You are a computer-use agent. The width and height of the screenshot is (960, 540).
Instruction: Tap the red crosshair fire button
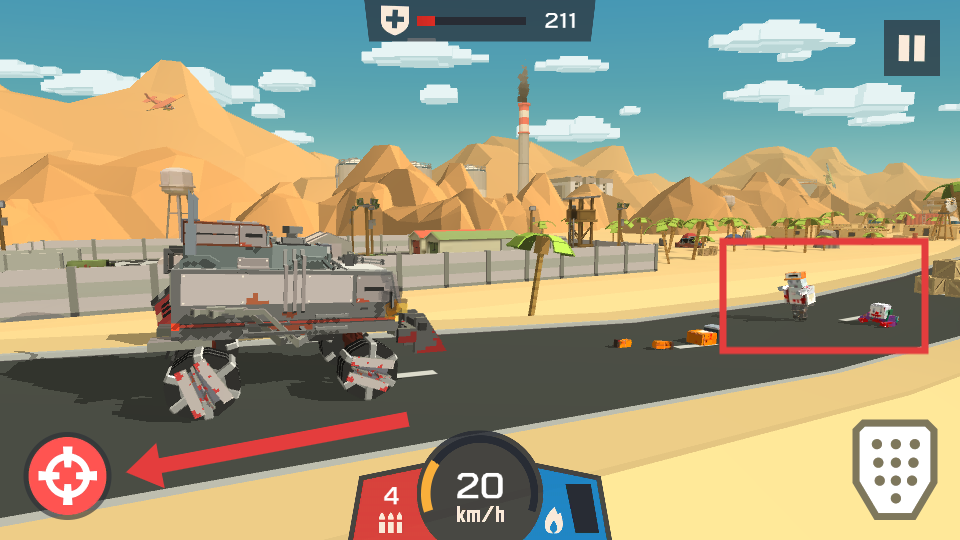tap(67, 475)
